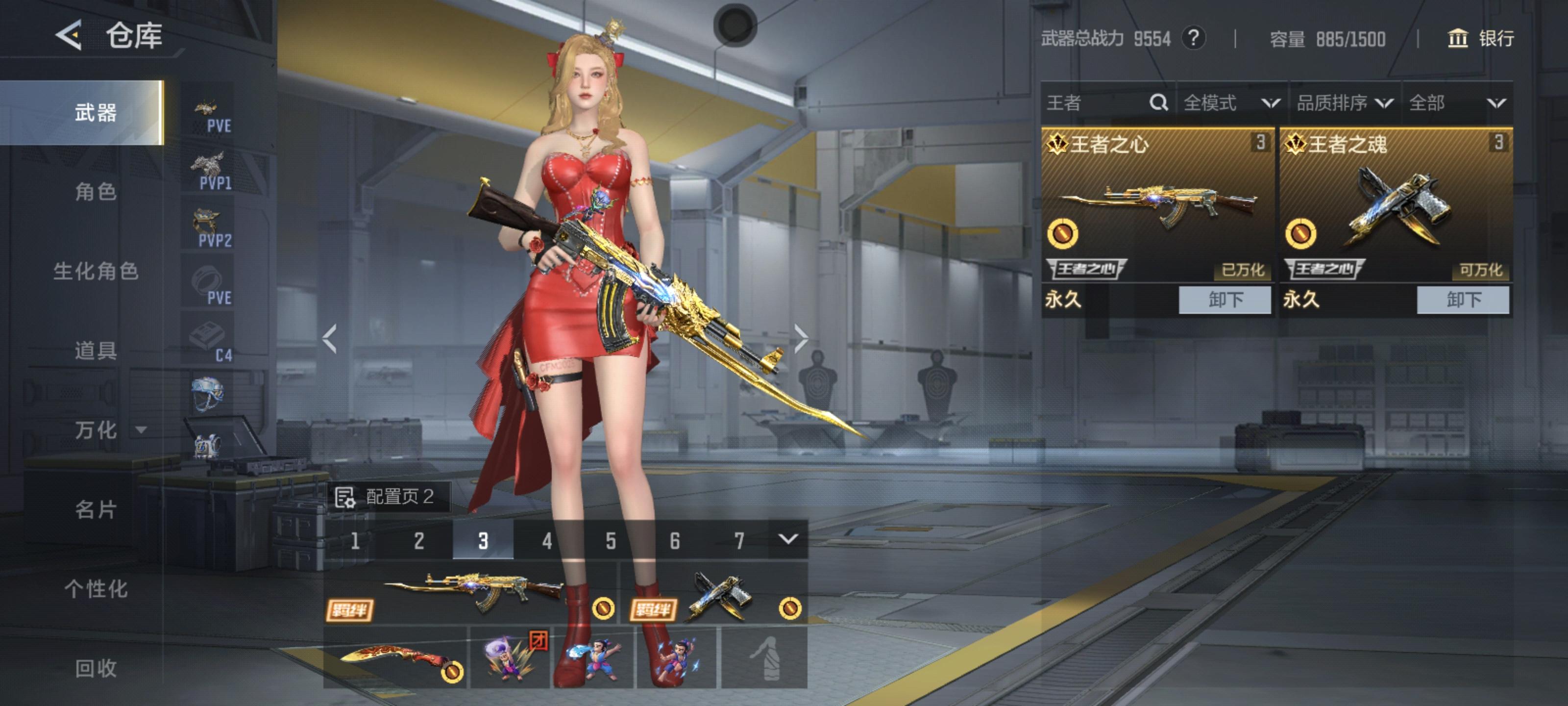
Task: Switch to the 角色 character tab
Action: 96,192
